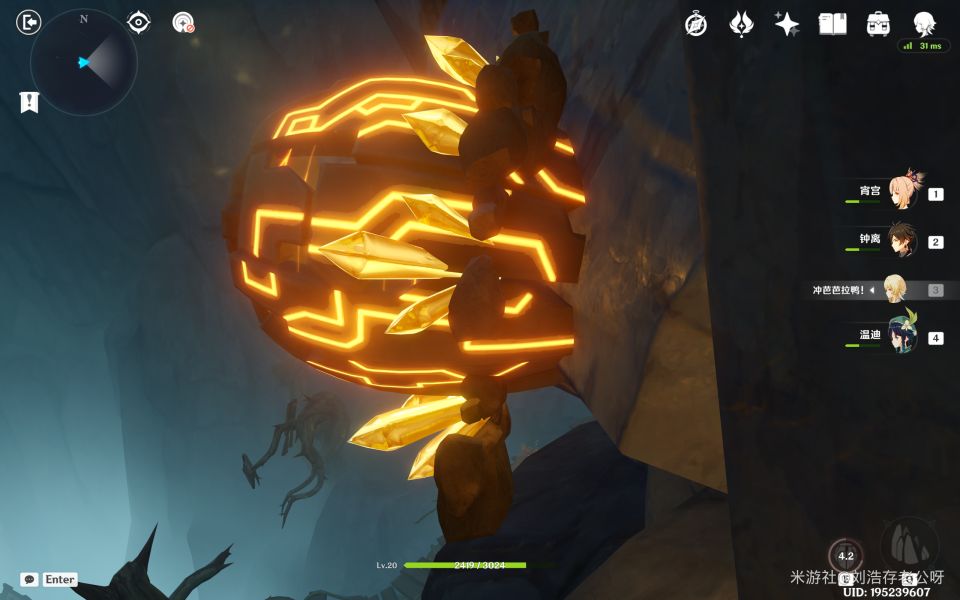The height and width of the screenshot is (600, 960).
Task: Toggle the eye-shaped tracking icon beside the minimap
Action: coord(139,22)
